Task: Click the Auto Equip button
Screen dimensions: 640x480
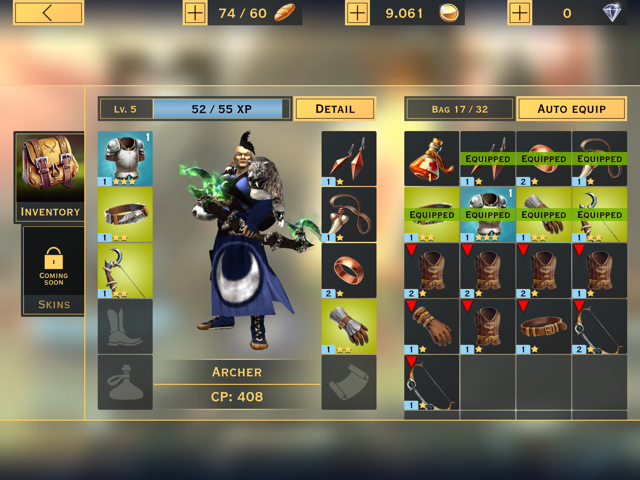Action: [571, 108]
